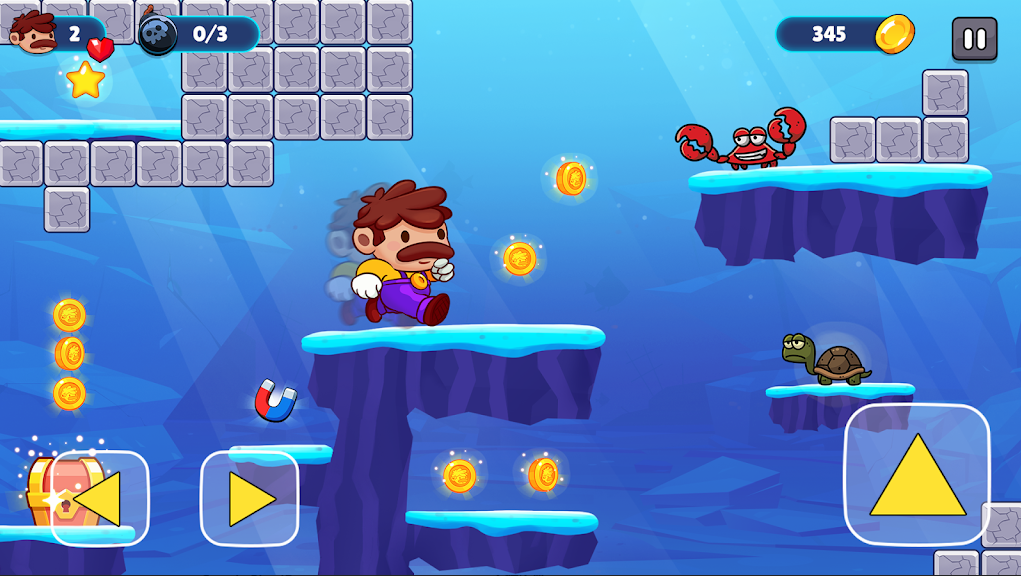
Task: Pause the game with the pause button
Action: (x=974, y=39)
